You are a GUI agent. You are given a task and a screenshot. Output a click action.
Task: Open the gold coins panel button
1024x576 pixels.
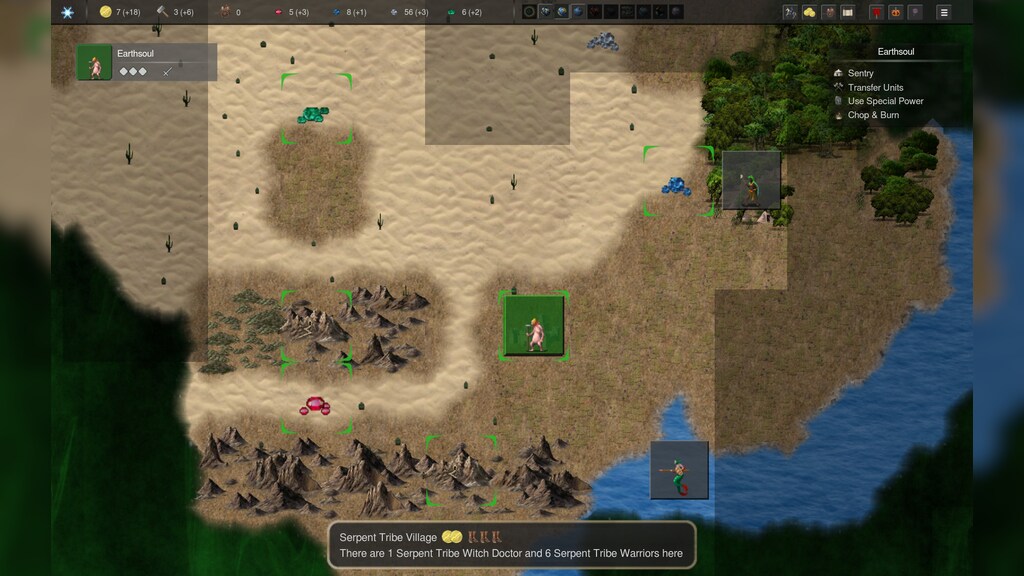pos(809,12)
